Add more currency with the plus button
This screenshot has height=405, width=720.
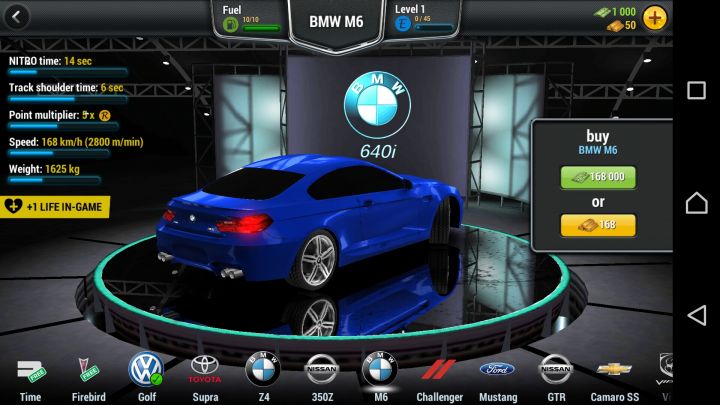tap(655, 17)
